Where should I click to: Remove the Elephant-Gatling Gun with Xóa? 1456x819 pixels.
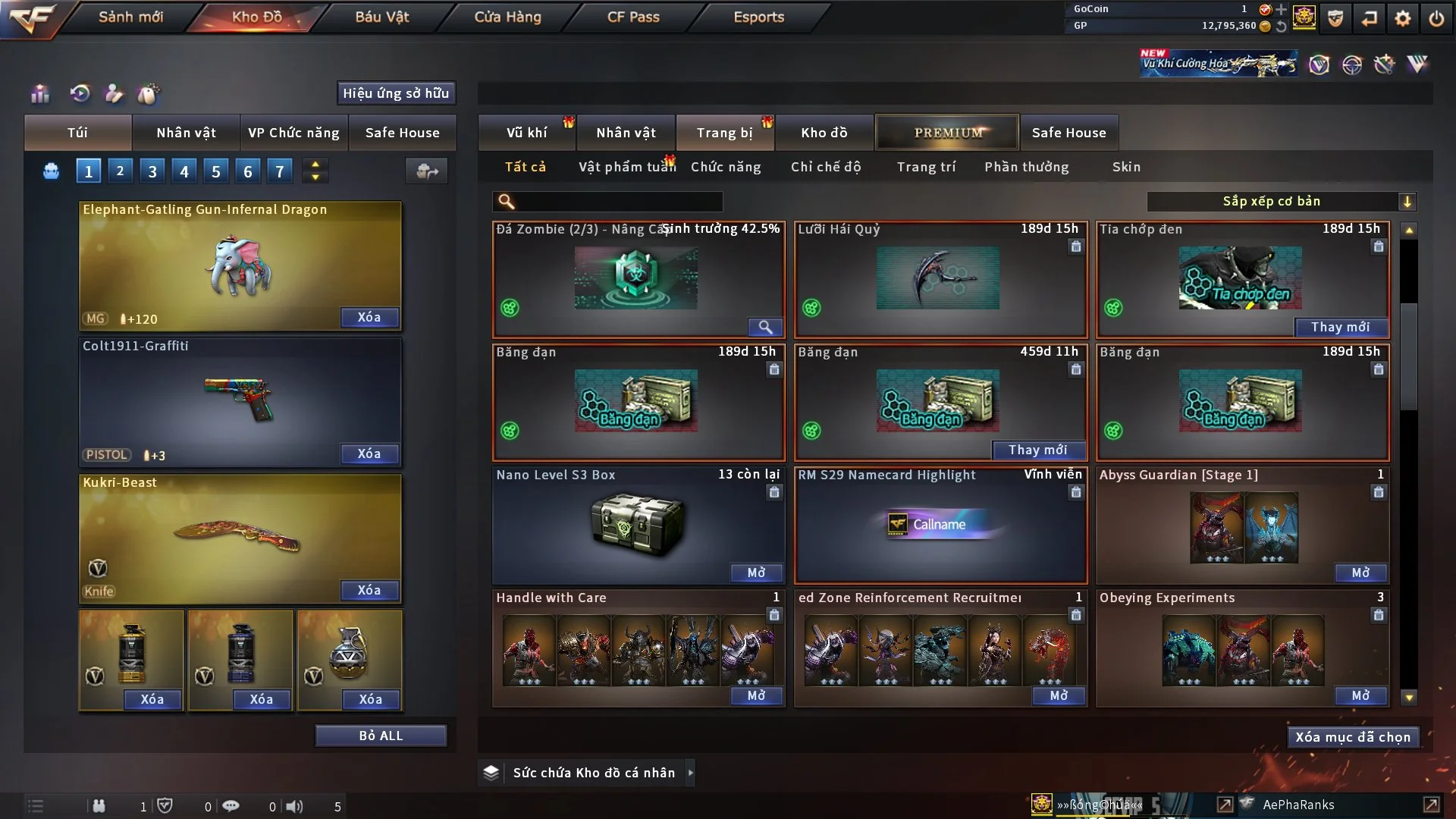pos(369,318)
